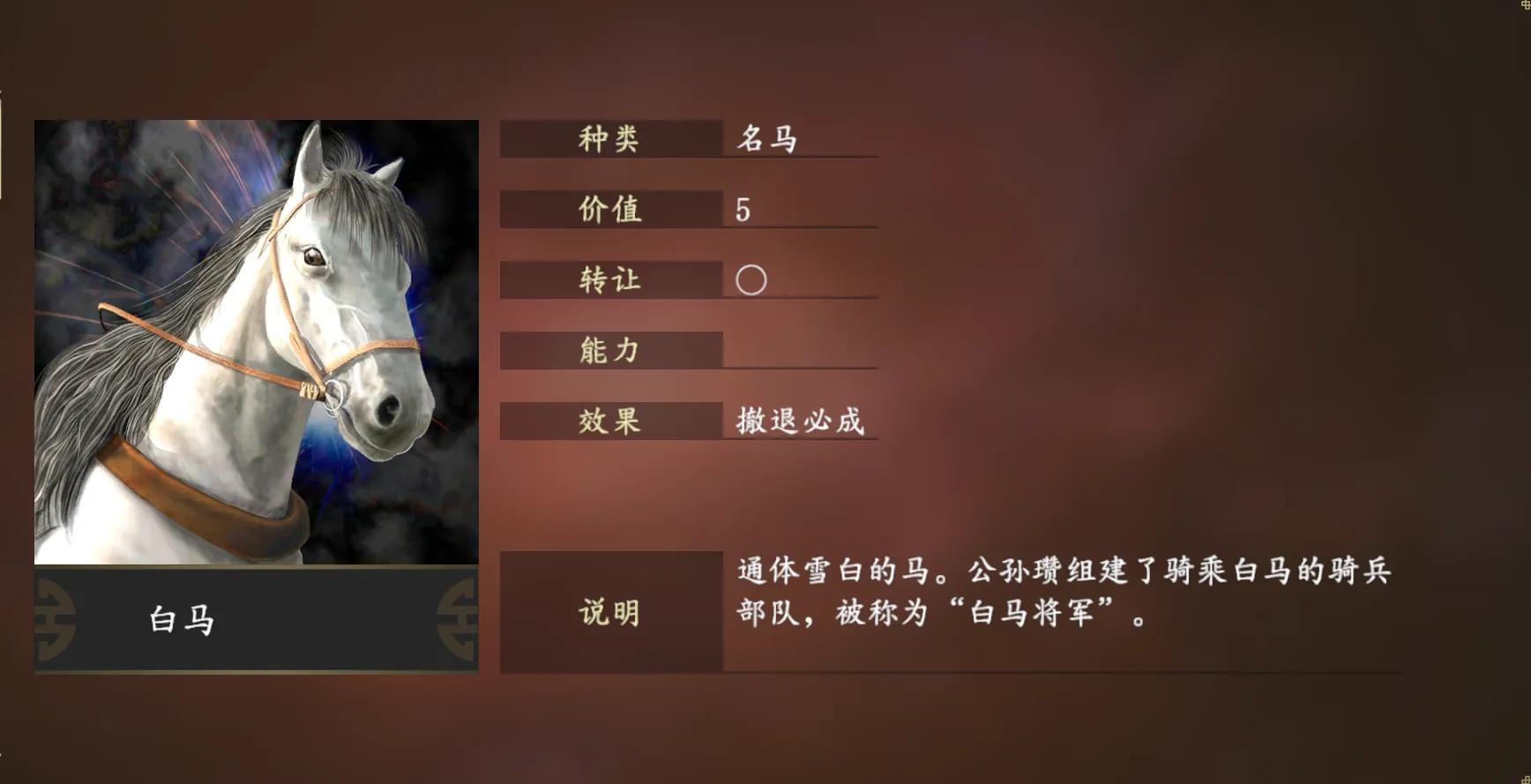Click the emblem right of the 白马 nameplate

tap(458, 616)
